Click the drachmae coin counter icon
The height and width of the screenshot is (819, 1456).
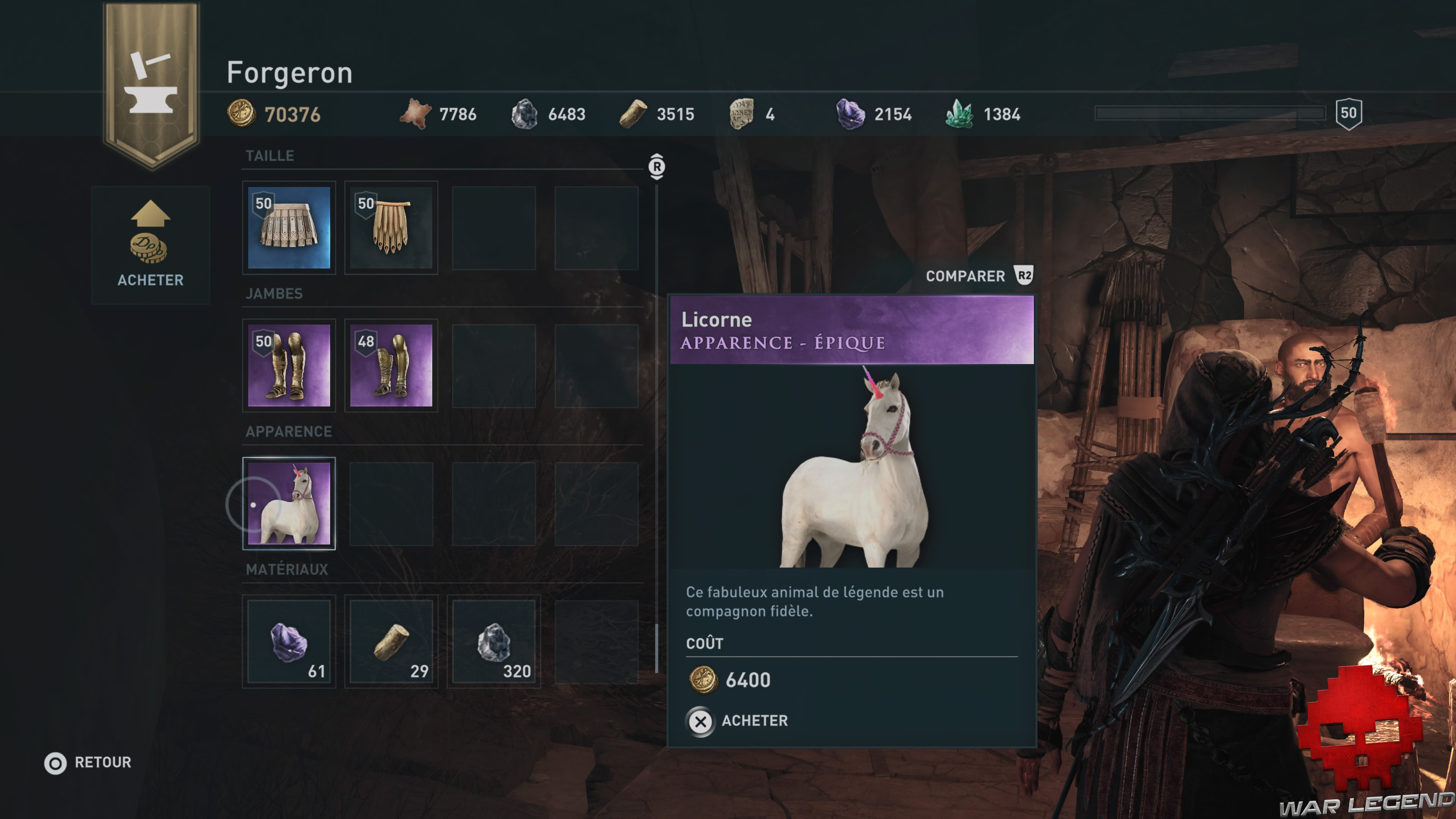click(x=242, y=114)
